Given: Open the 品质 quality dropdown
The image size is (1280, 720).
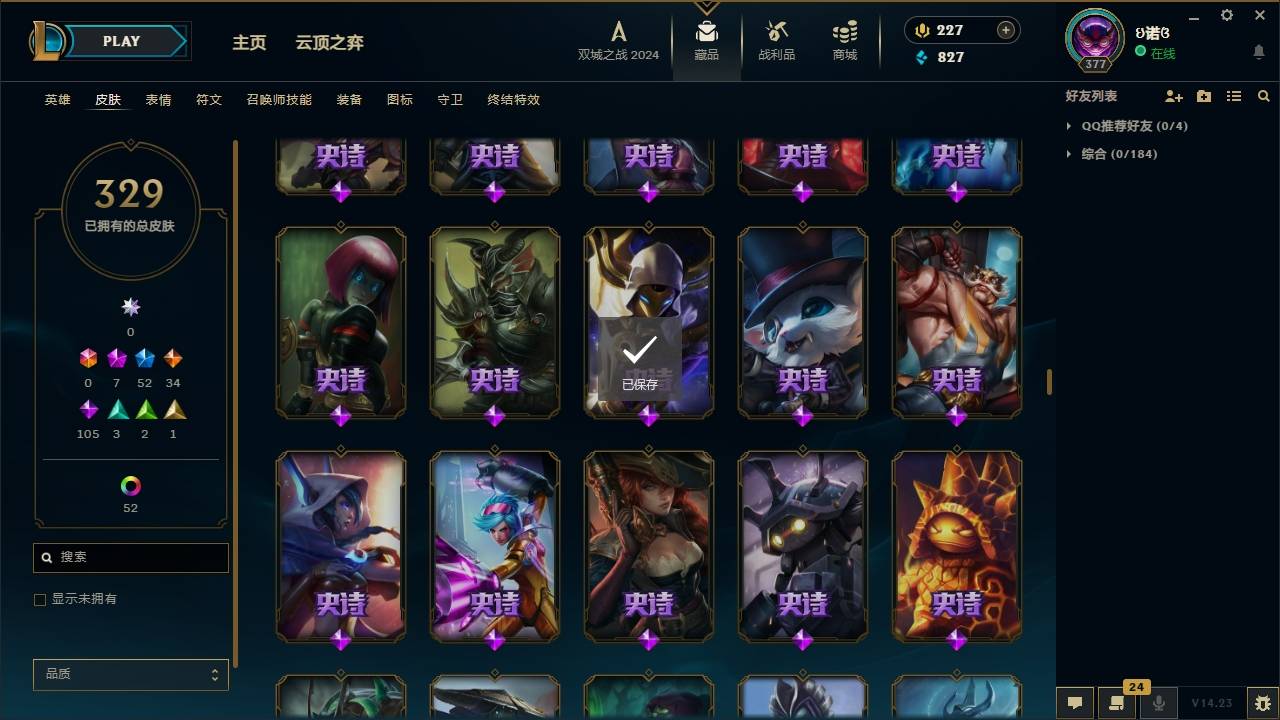Looking at the screenshot, I should (130, 674).
